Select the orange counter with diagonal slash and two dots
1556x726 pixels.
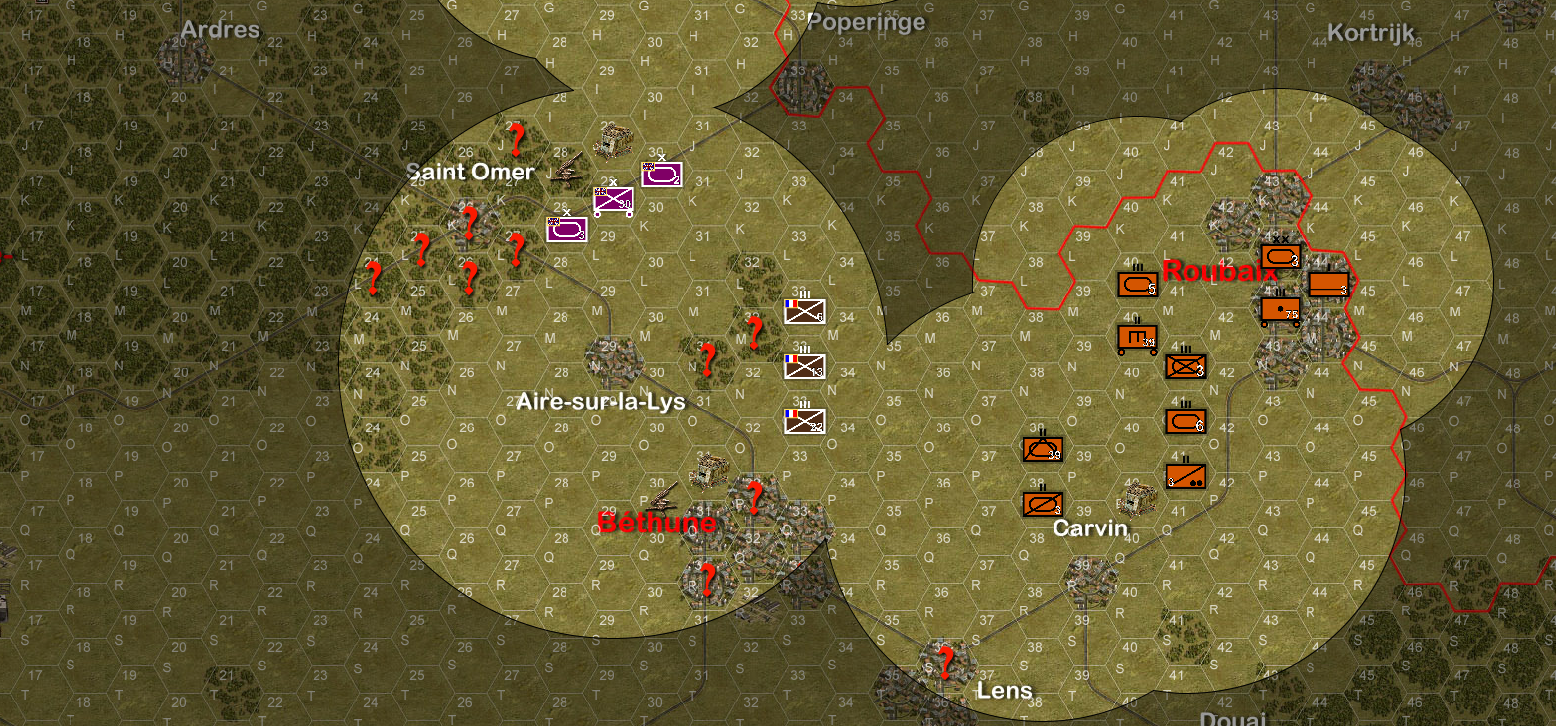pyautogui.click(x=1185, y=476)
